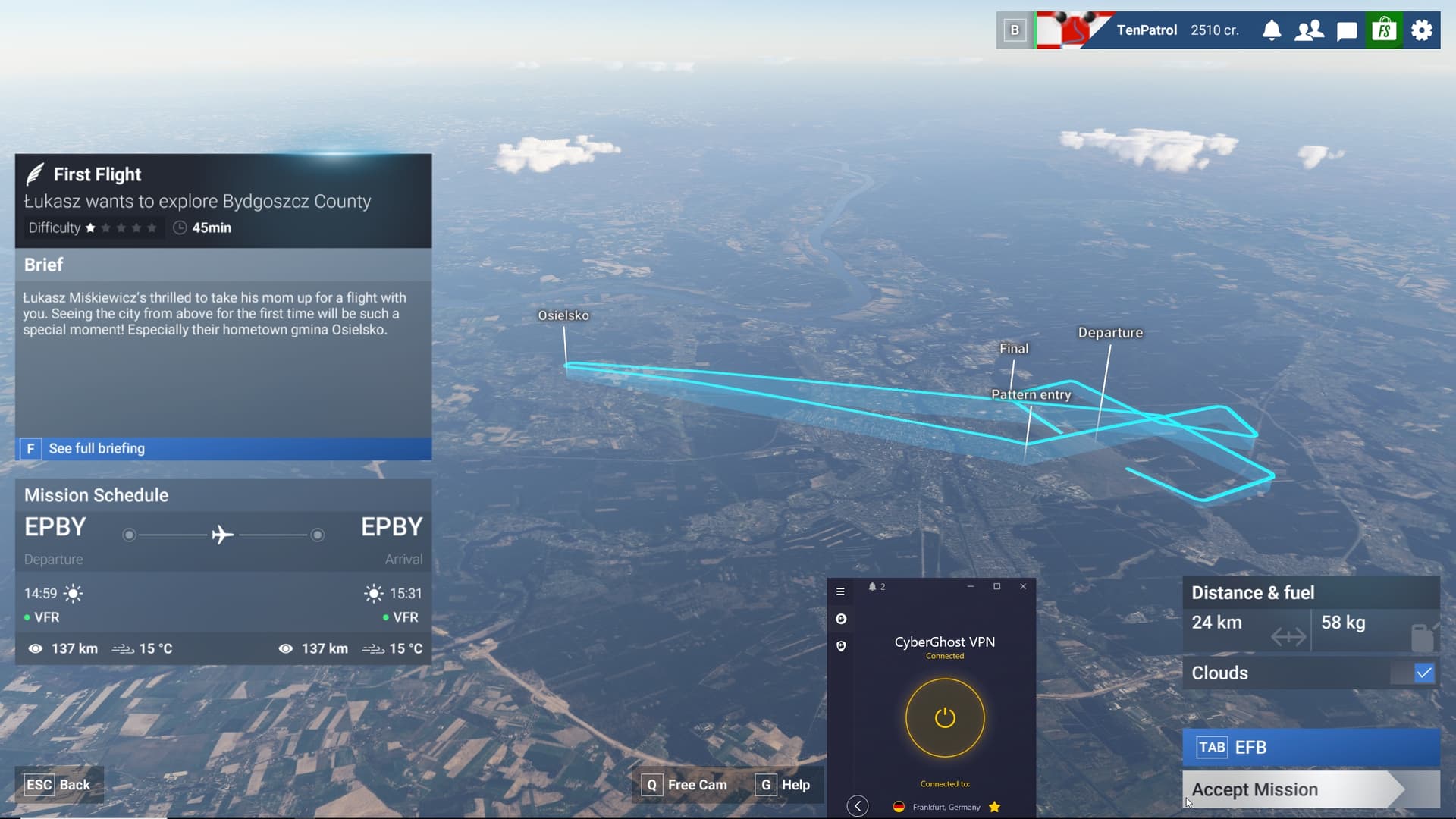Click the bidirectional arrow between distance and fuel

[x=1288, y=637]
